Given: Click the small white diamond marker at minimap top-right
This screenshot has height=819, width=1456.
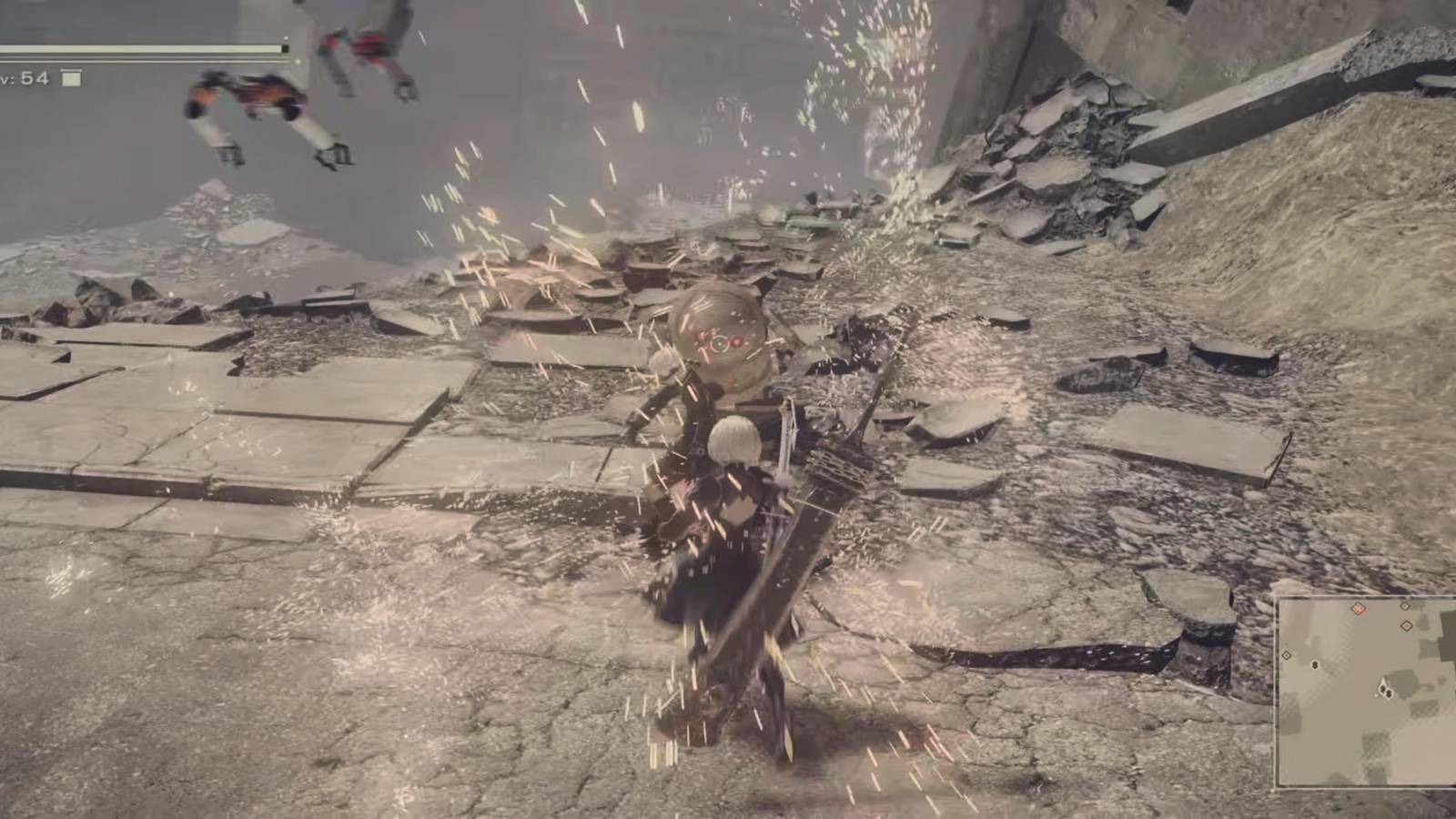Looking at the screenshot, I should pyautogui.click(x=1404, y=607).
